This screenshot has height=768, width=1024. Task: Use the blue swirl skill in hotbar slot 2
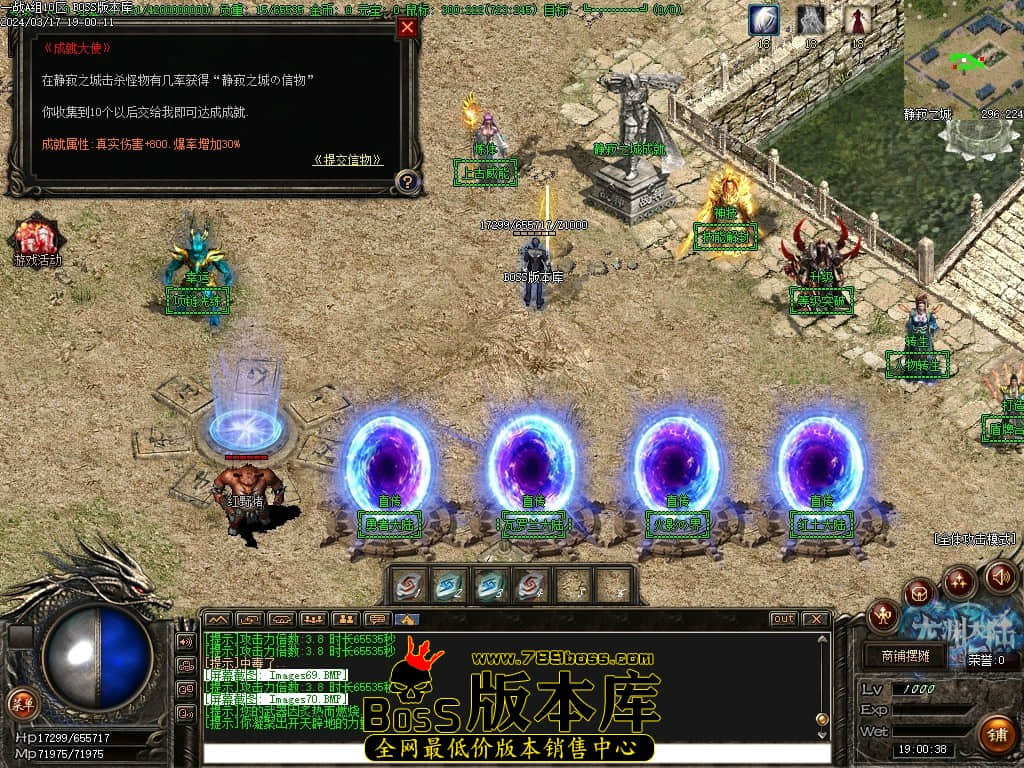pos(449,586)
